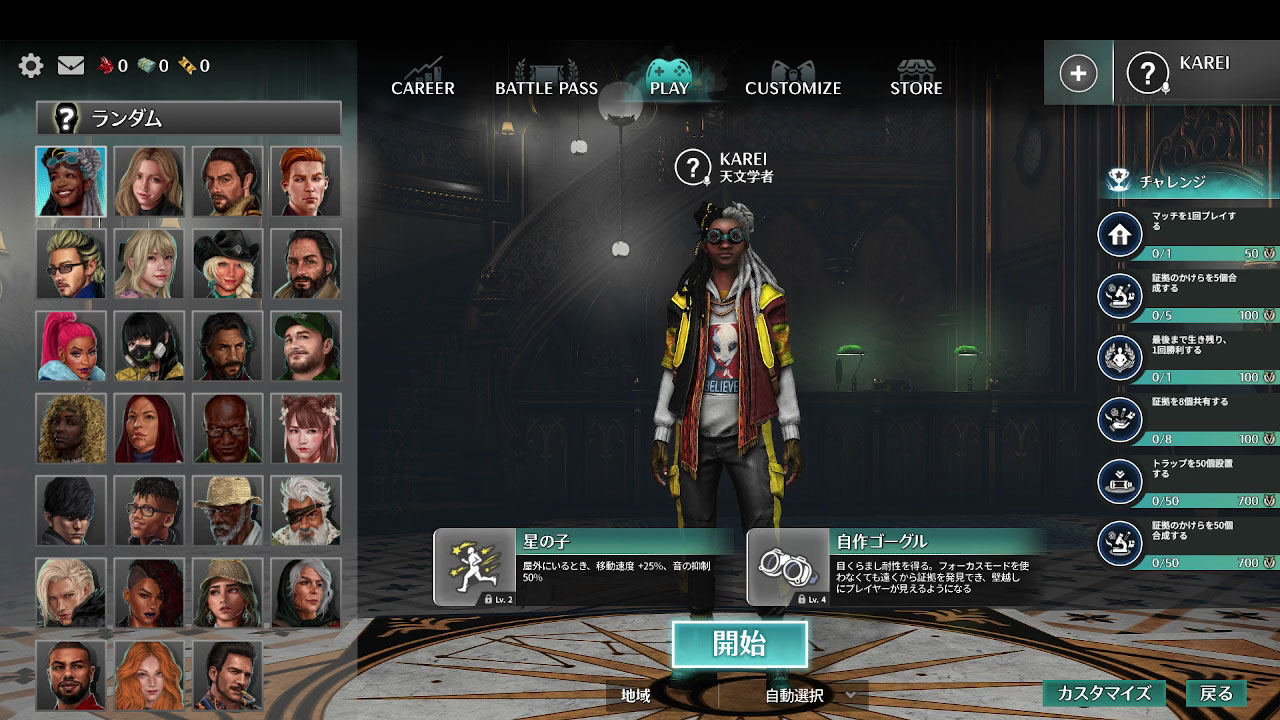This screenshot has height=720, width=1280.
Task: Click the evidence sharing challenge badge icon
Action: (x=1120, y=420)
